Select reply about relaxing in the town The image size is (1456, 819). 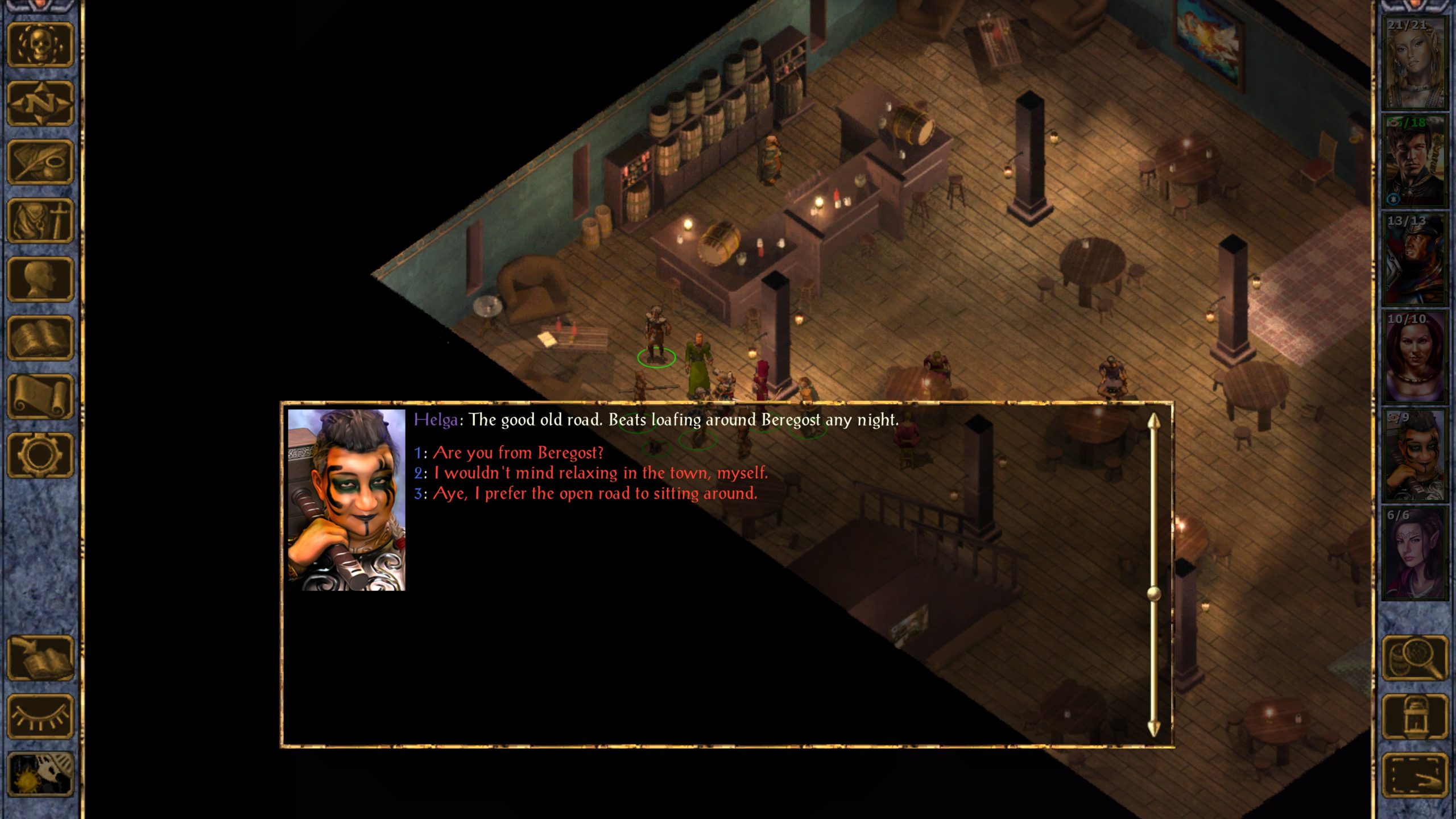pyautogui.click(x=600, y=473)
